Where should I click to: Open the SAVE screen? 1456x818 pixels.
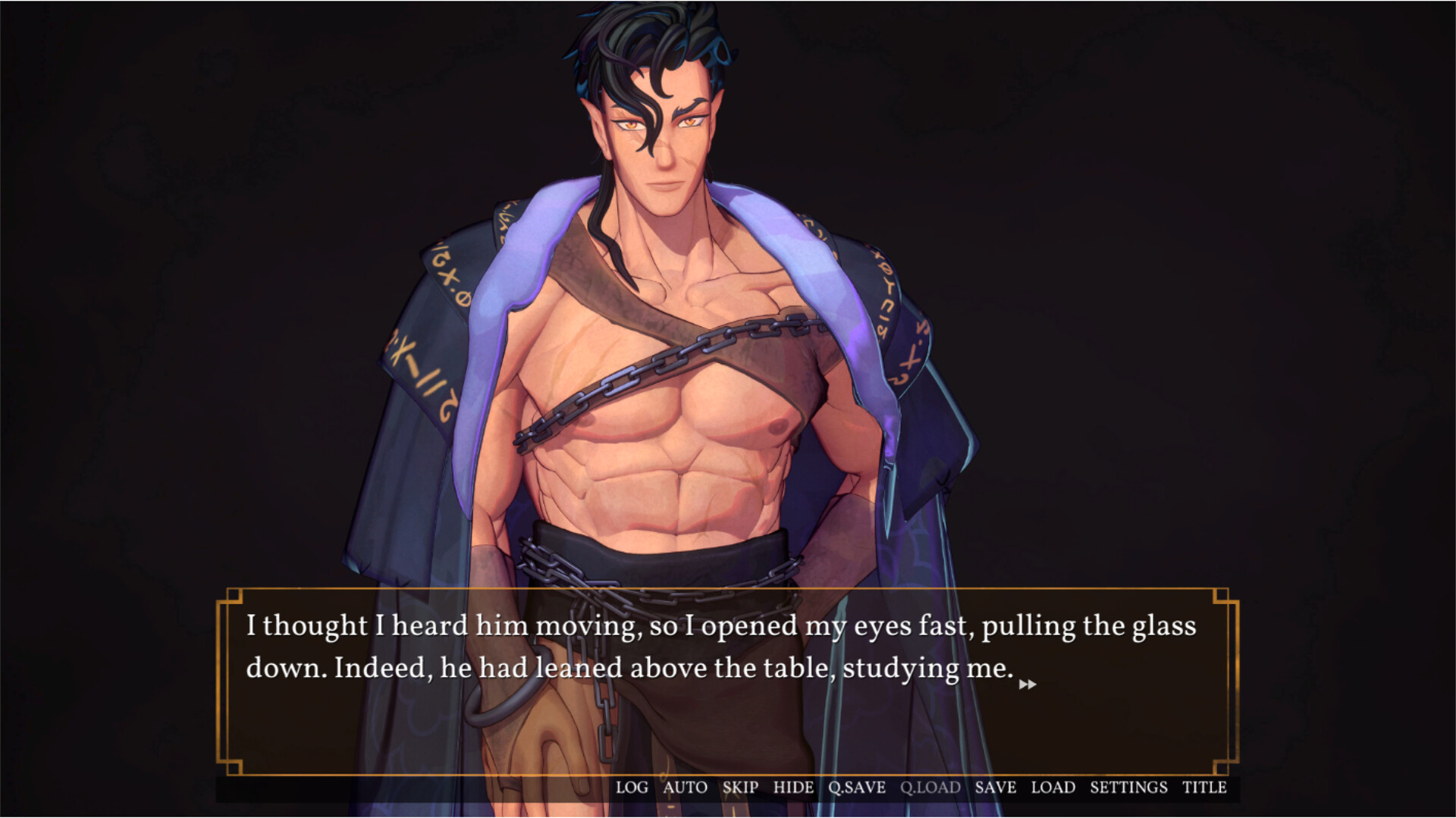(x=995, y=788)
